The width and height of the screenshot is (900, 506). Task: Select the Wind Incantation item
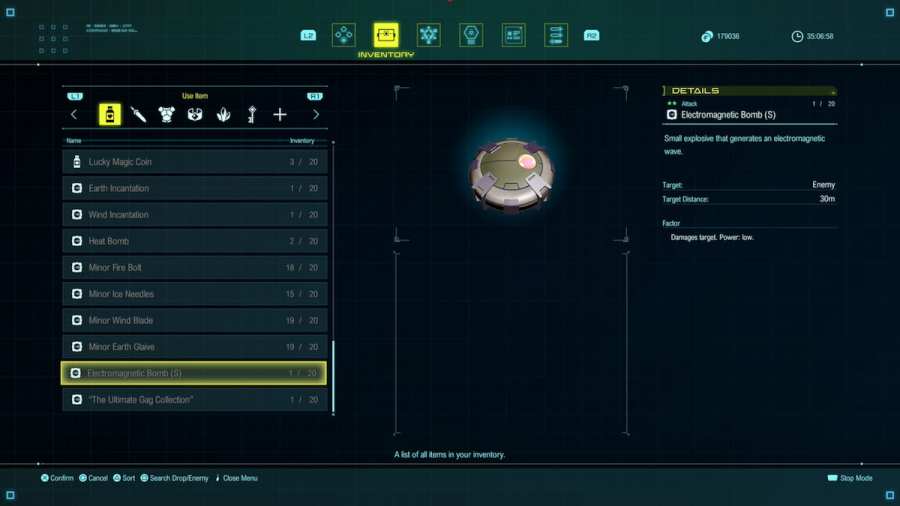(x=195, y=215)
